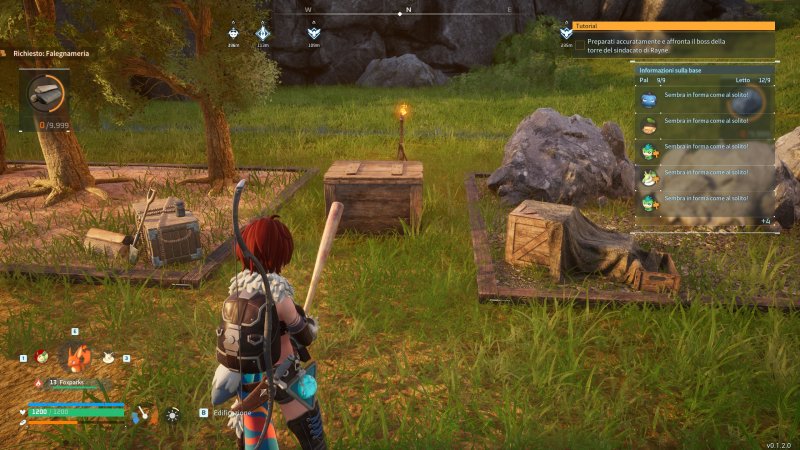This screenshot has height=450, width=800.
Task: Click the 105m waypoint marker on compass
Action: [314, 34]
